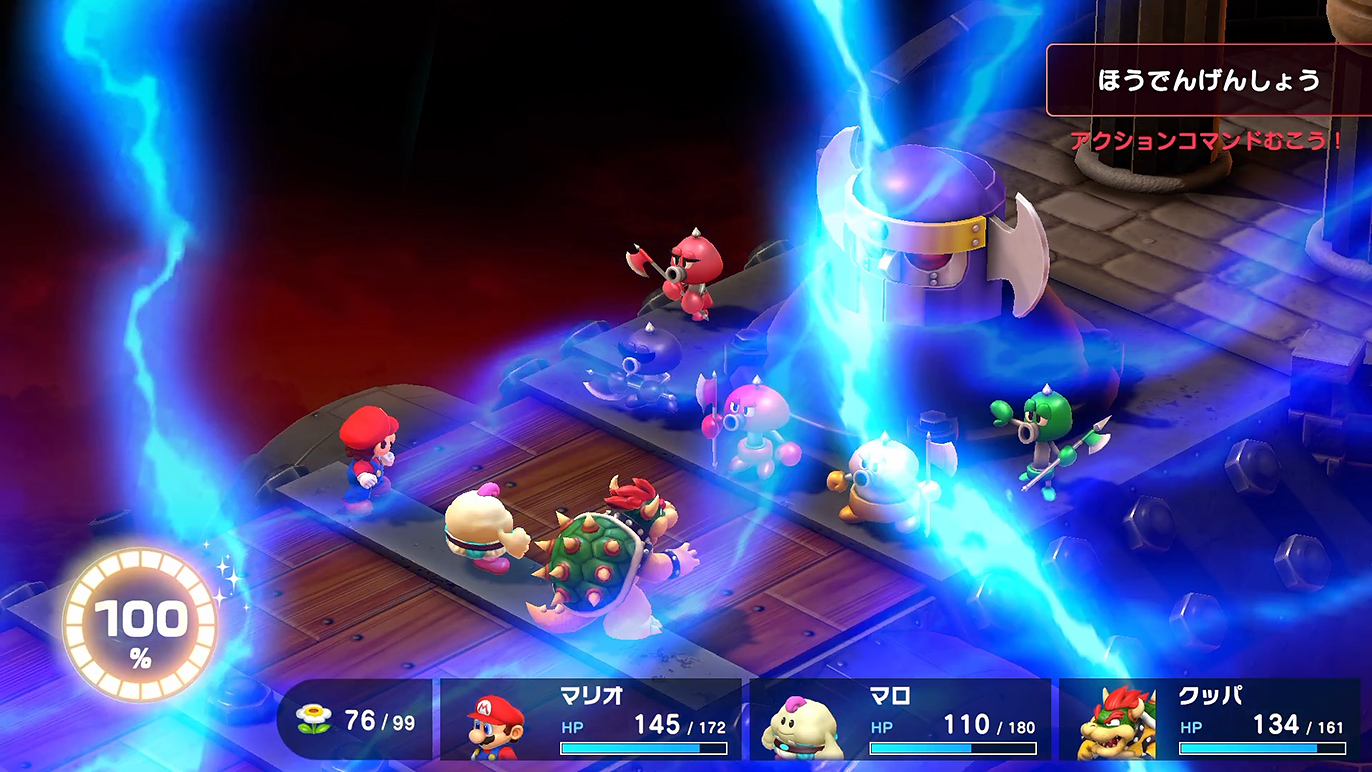Select Bowser's party status panel
This screenshot has width=1372, height=772.
click(1210, 720)
